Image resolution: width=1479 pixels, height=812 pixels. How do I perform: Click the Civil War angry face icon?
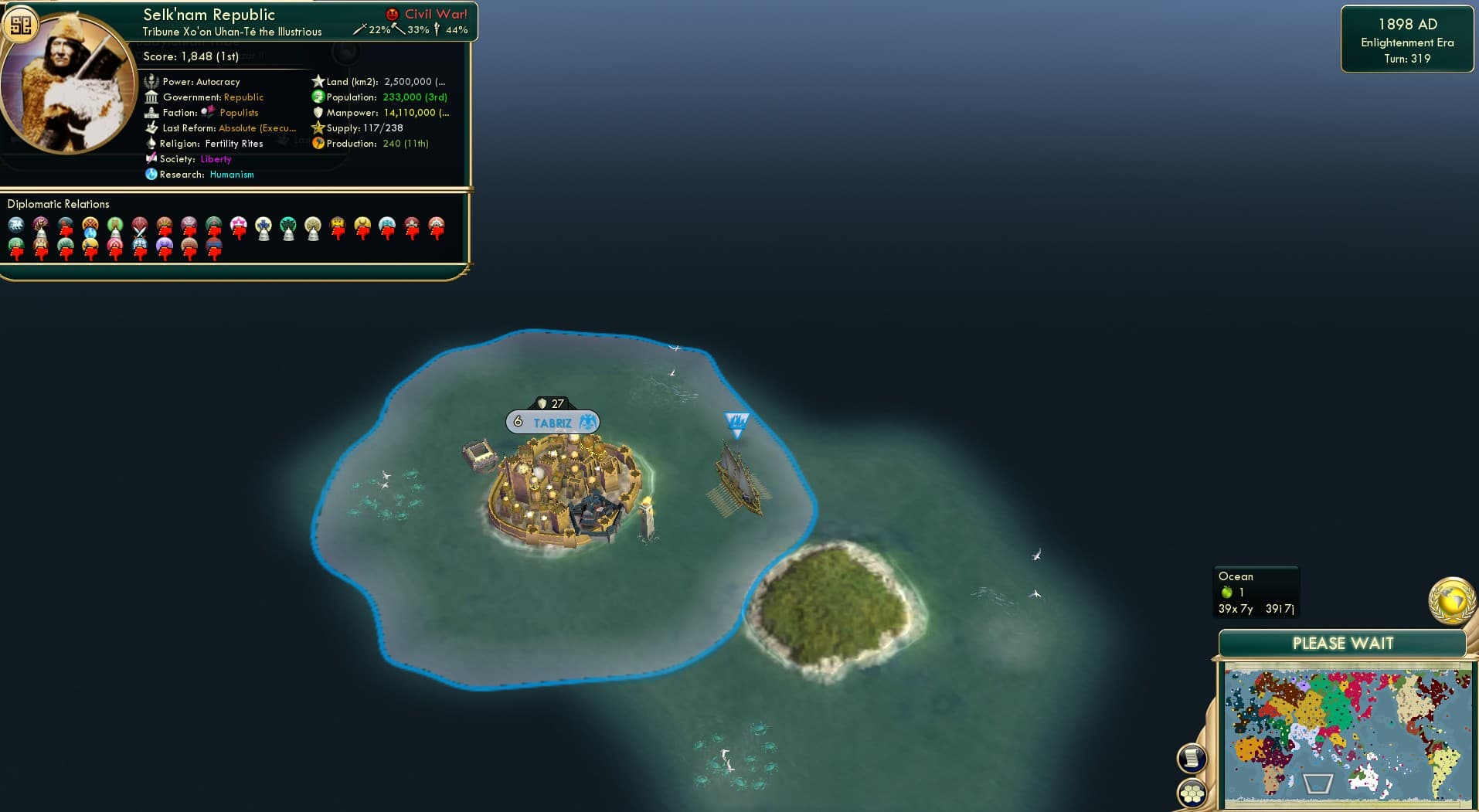[393, 12]
